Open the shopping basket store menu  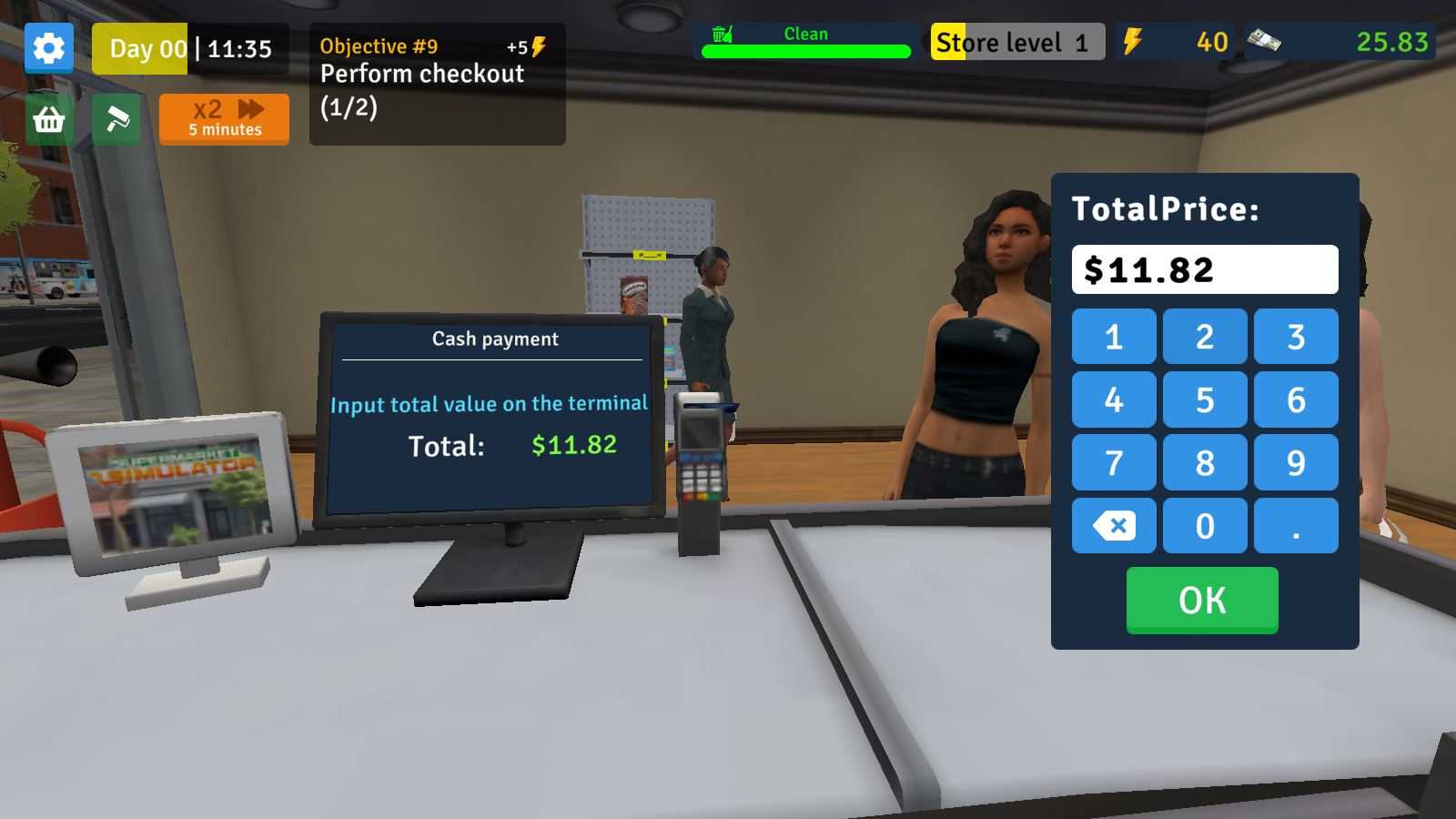click(49, 119)
